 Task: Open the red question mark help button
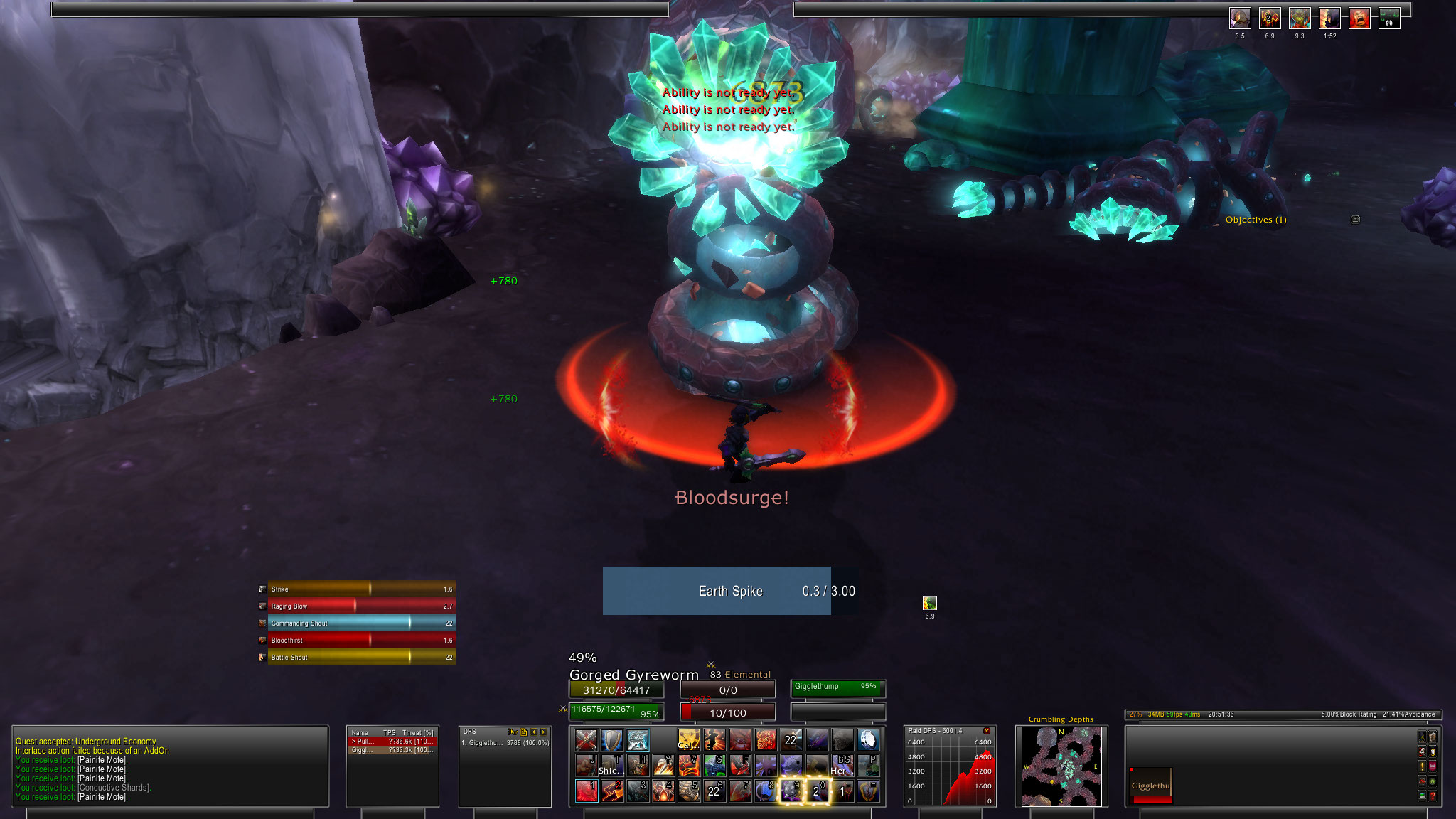click(1433, 796)
